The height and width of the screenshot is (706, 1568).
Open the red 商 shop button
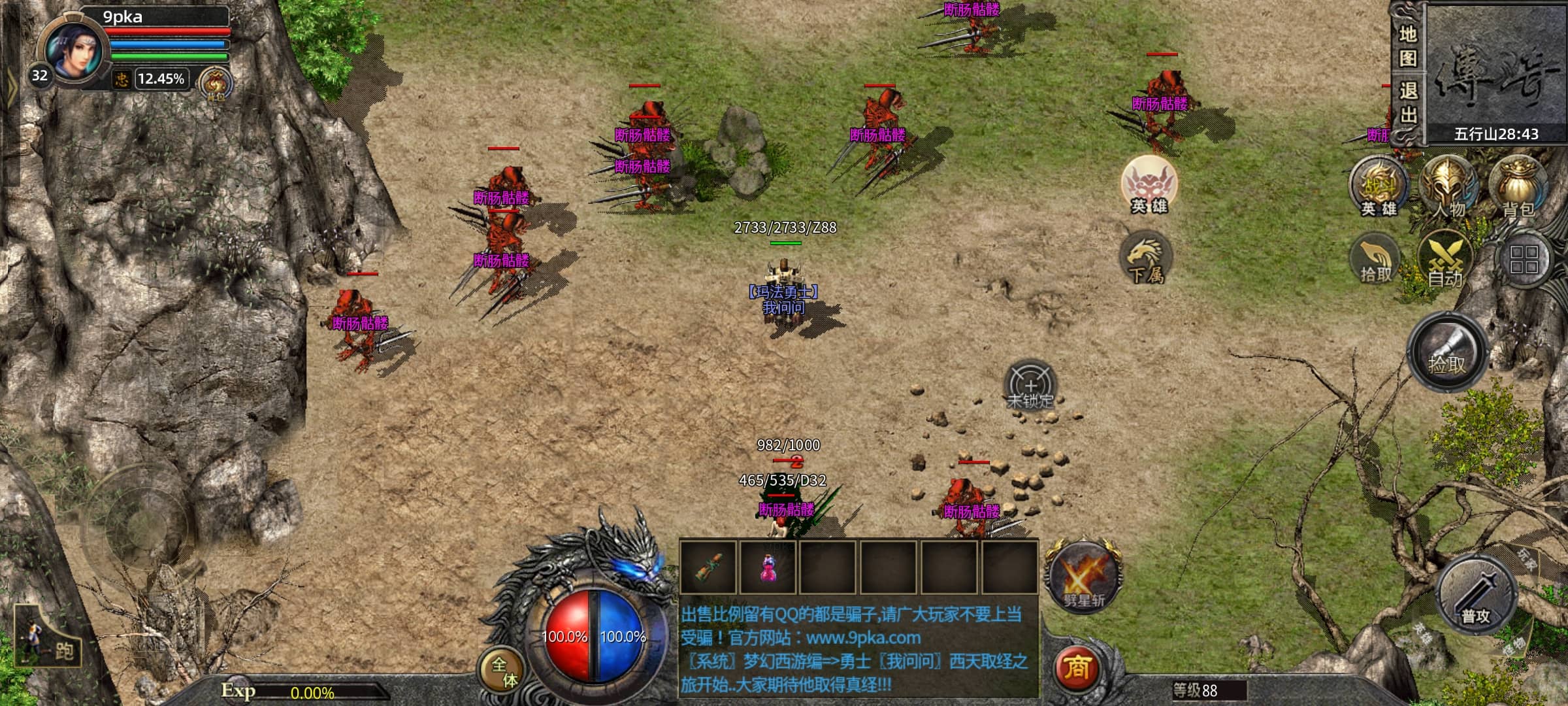pyautogui.click(x=1077, y=667)
